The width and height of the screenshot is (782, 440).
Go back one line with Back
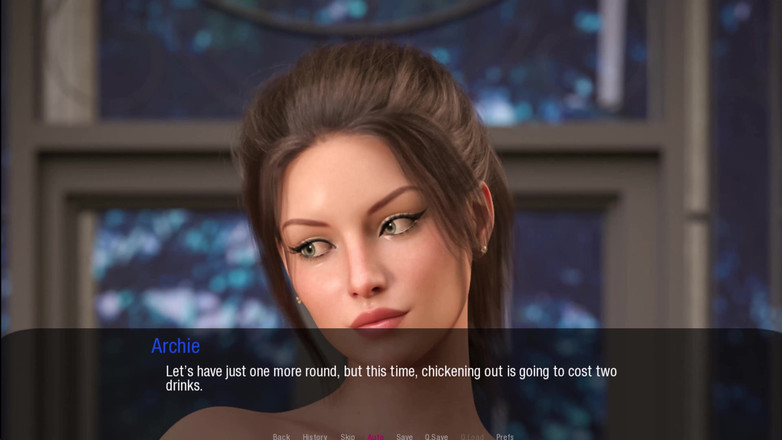click(x=281, y=436)
